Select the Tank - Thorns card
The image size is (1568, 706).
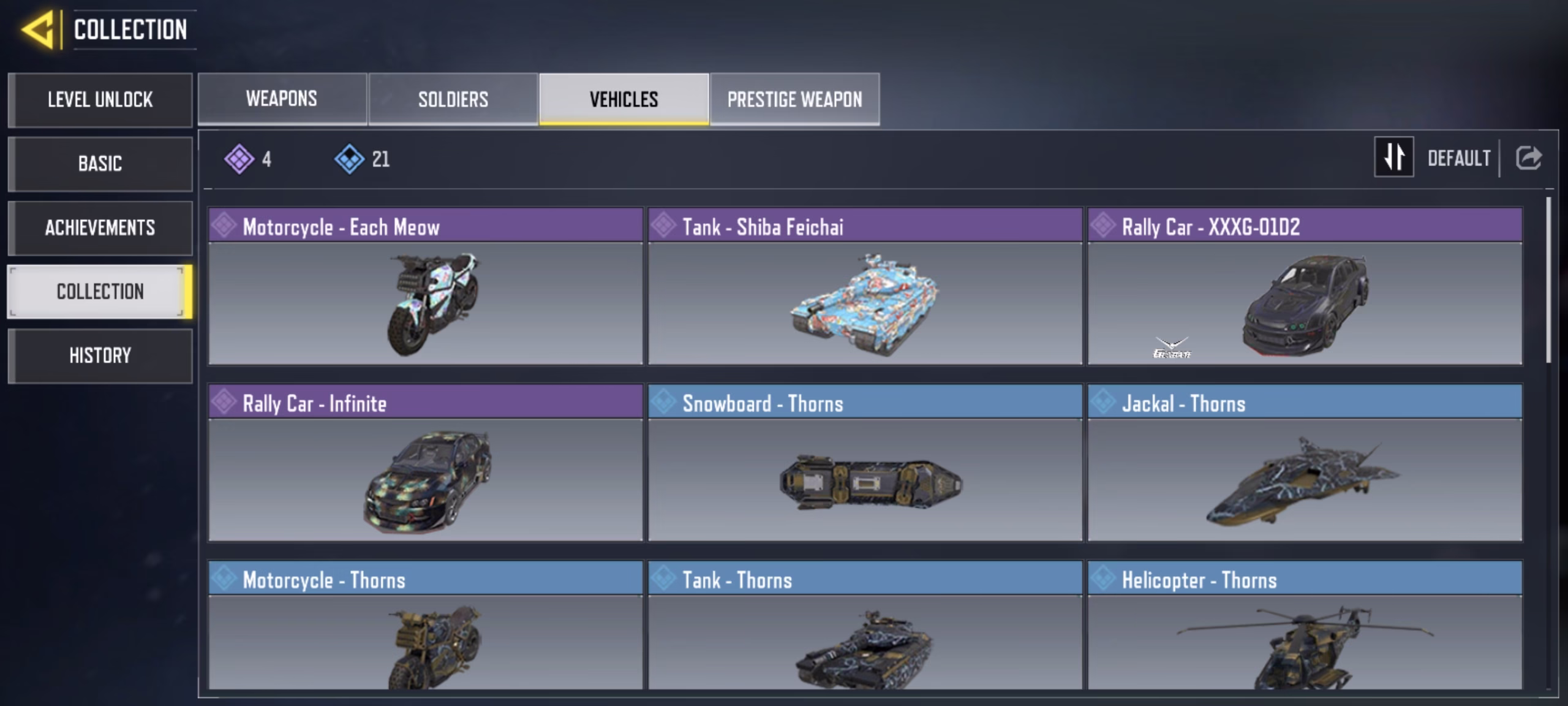[x=865, y=625]
